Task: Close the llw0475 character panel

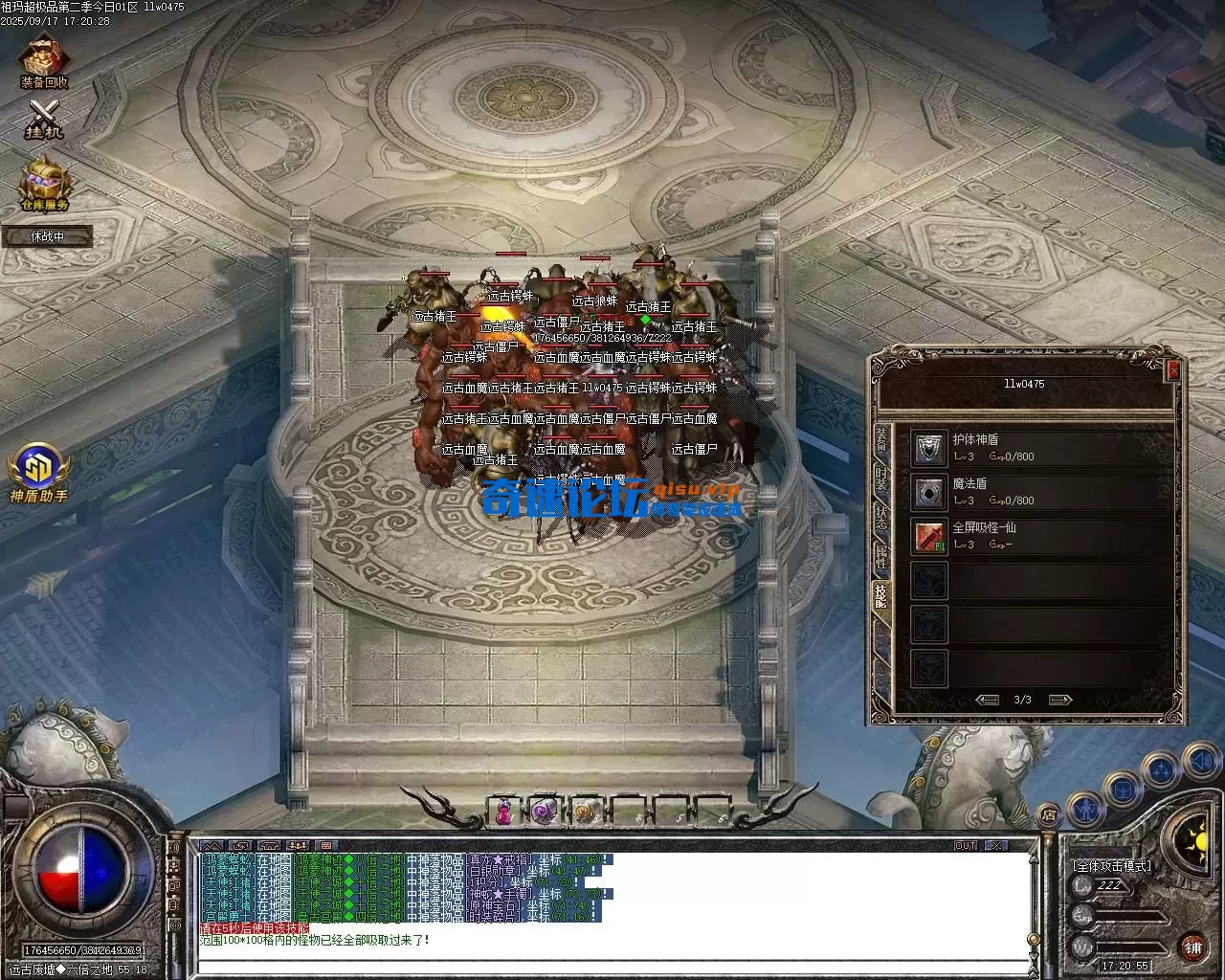Action: point(1174,370)
